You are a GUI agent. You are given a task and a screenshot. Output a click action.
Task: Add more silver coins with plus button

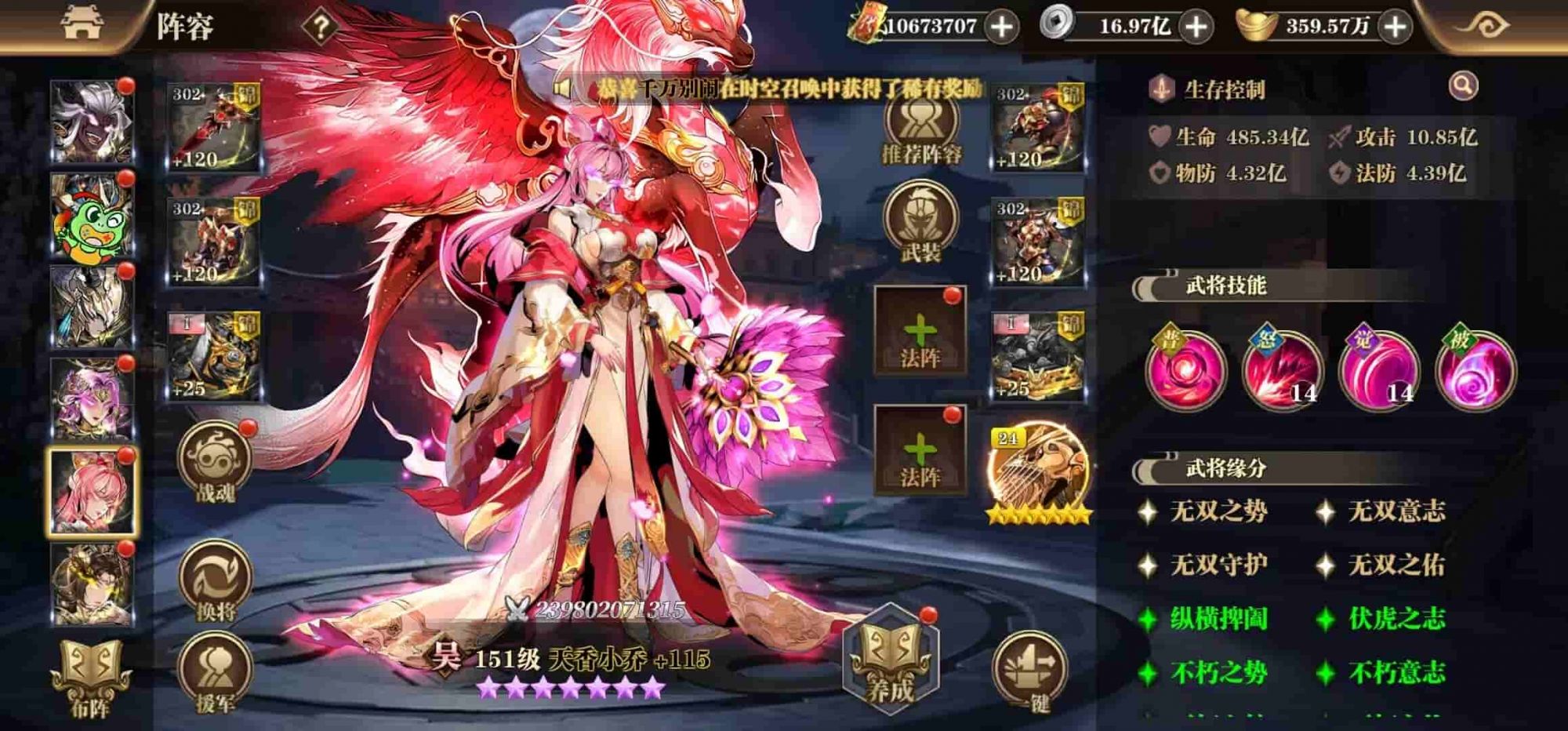click(1196, 27)
